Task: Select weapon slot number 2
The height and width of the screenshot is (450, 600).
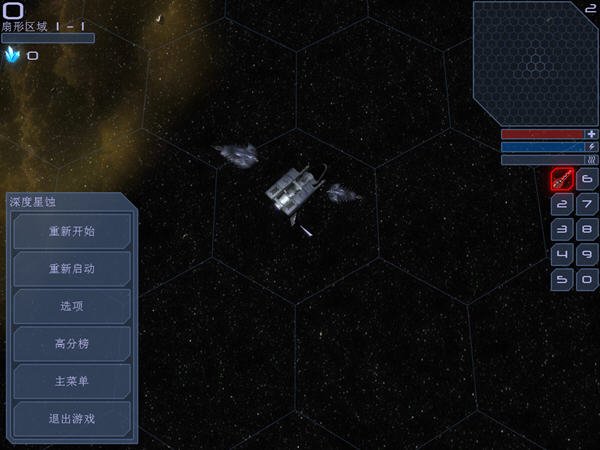Action: click(562, 205)
